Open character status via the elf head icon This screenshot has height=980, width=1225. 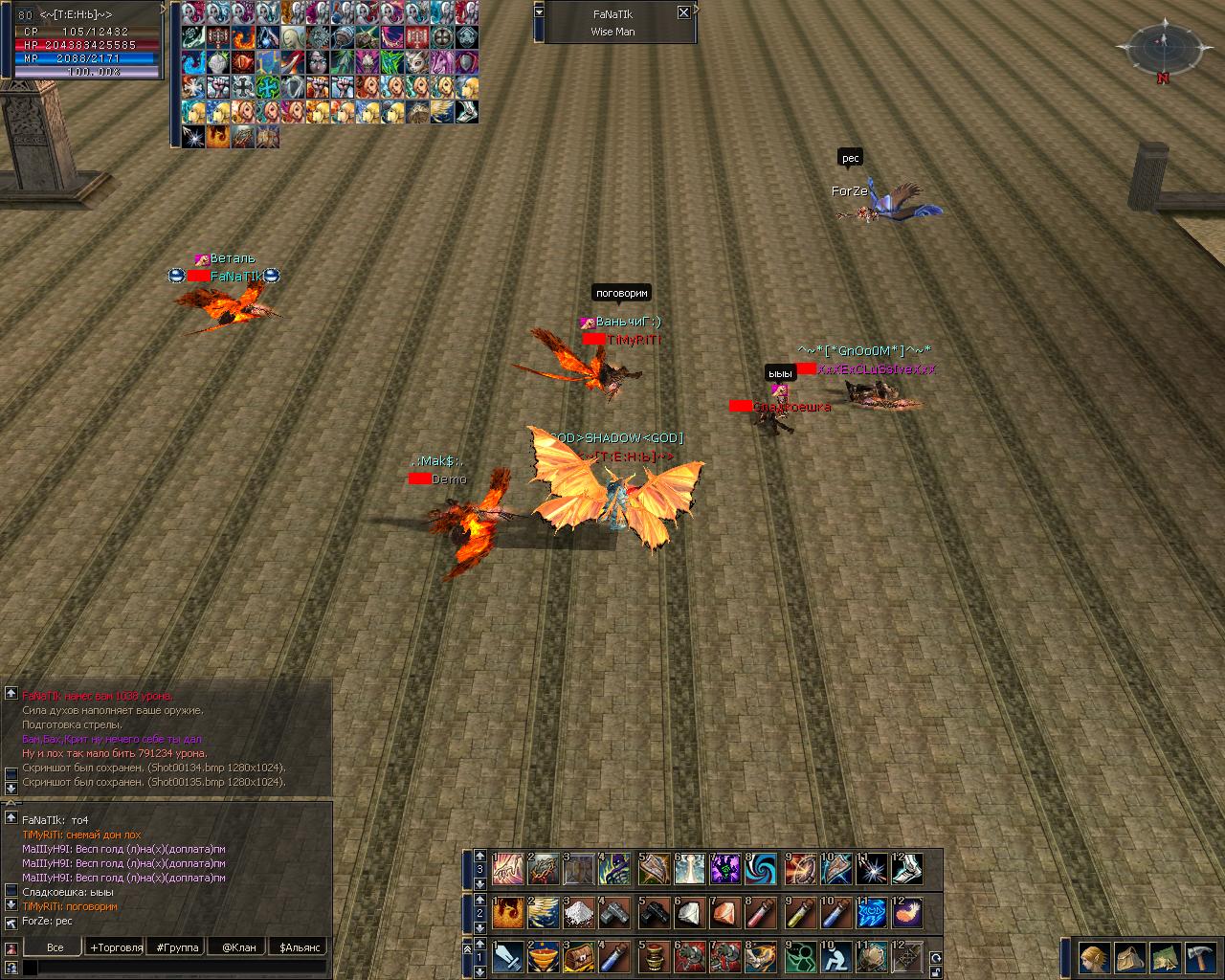1094,957
